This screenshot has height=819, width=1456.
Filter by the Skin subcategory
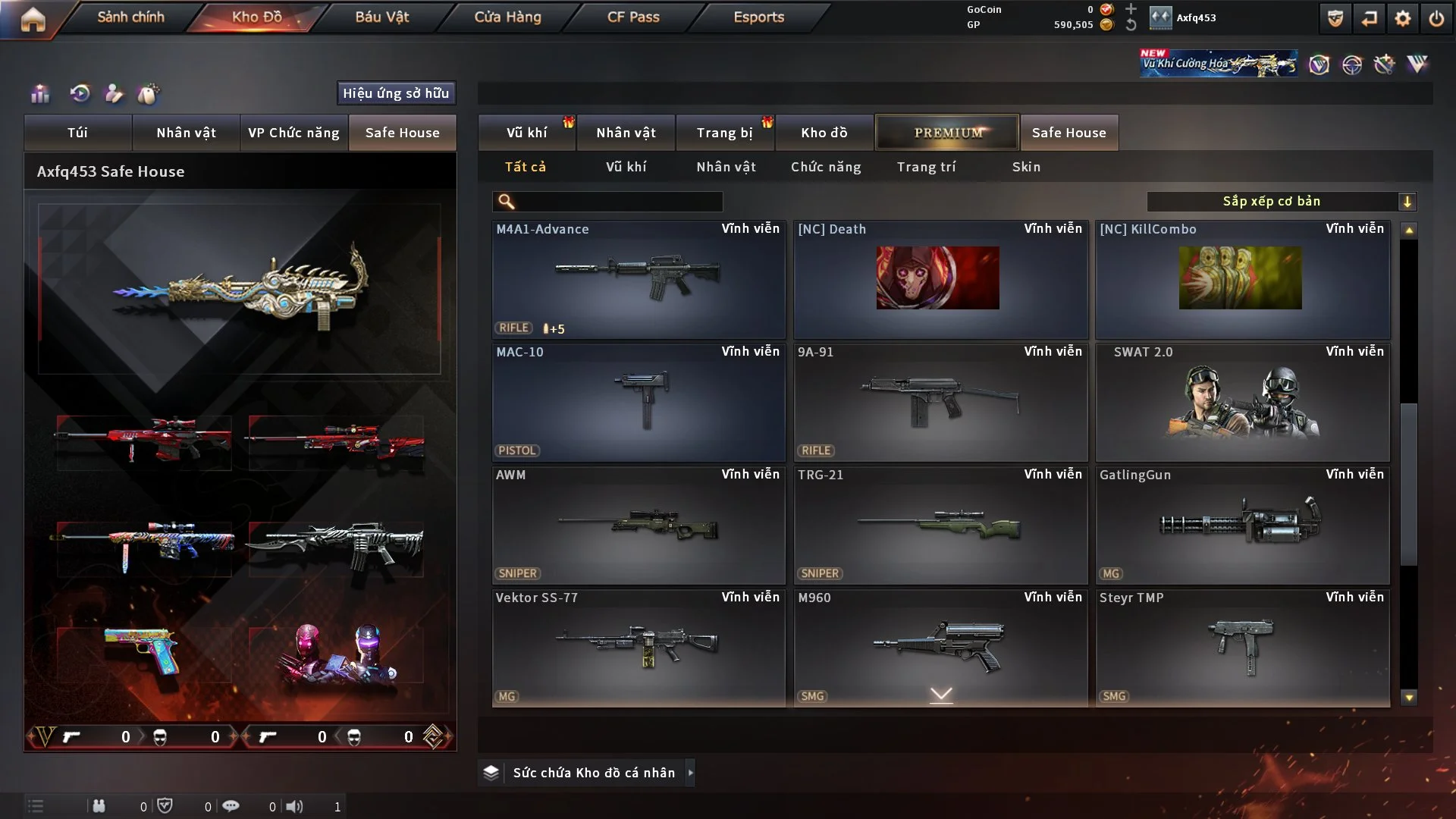[x=1026, y=167]
